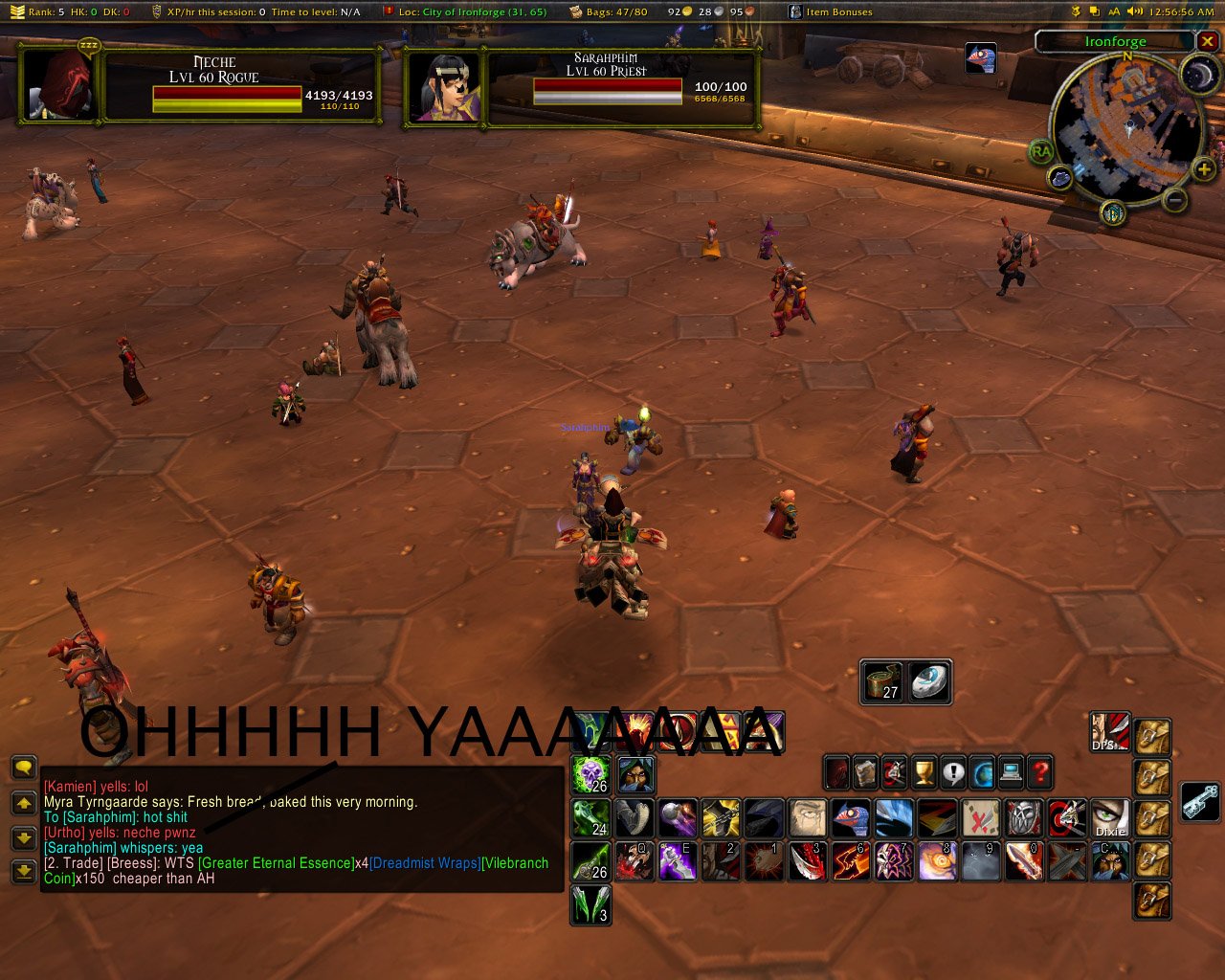Open bags from the Bags 47/80 readout
Viewport: 1225px width, 980px height.
[x=609, y=11]
